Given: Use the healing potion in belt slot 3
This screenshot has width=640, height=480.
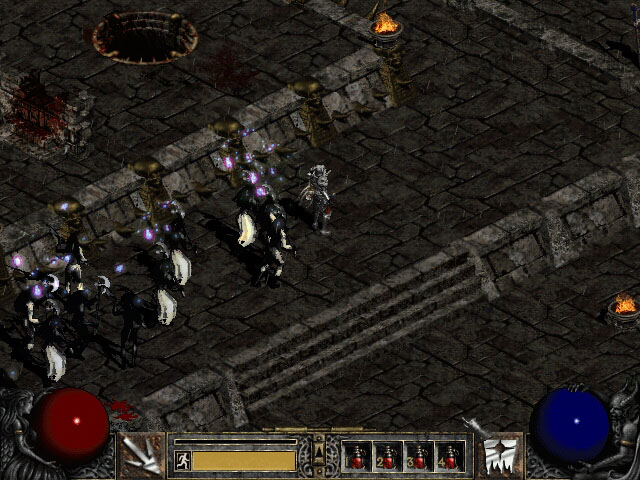Looking at the screenshot, I should pos(419,457).
